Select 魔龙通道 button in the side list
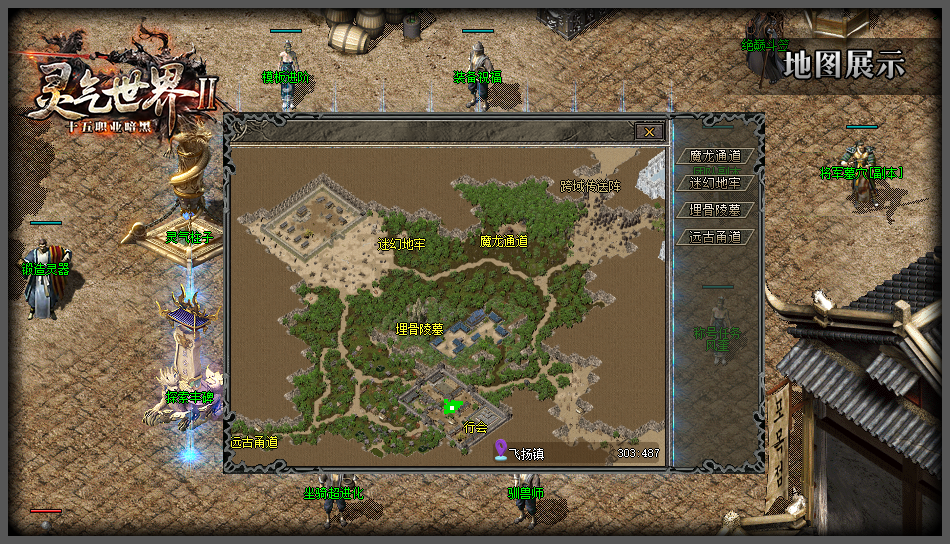 tap(715, 156)
